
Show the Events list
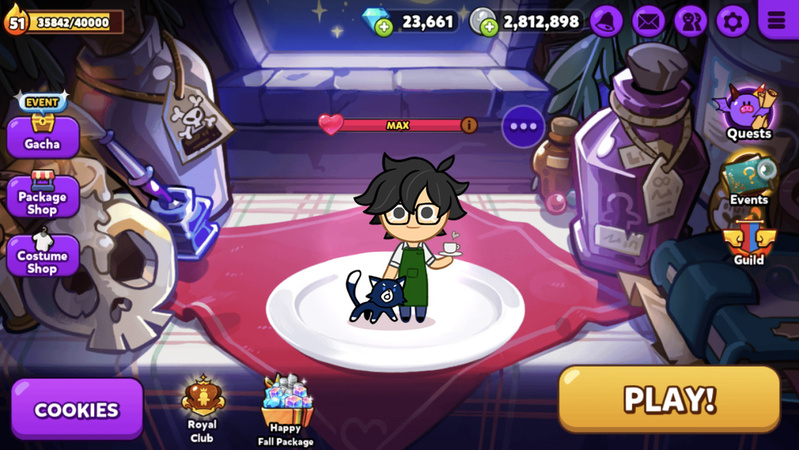(748, 178)
